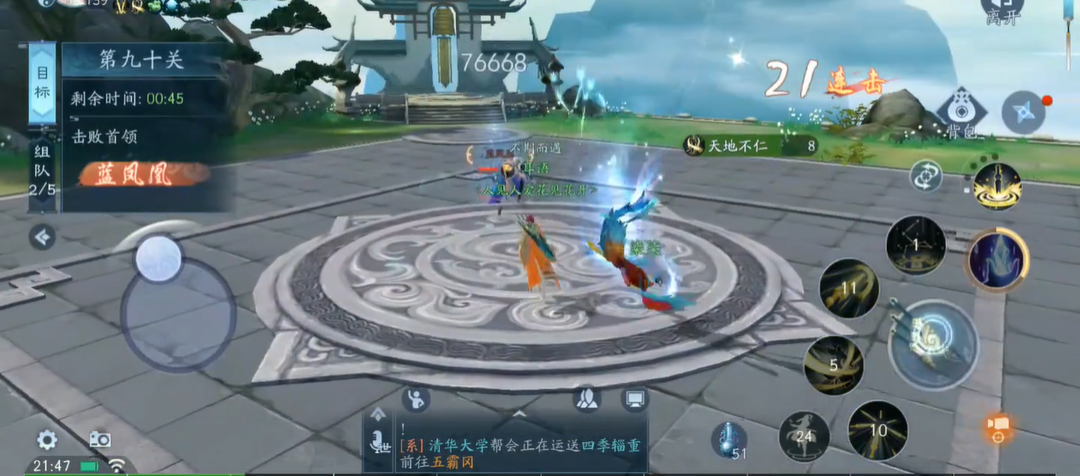Use the skill with cooldown 1
This screenshot has width=1080, height=476.
(x=915, y=245)
